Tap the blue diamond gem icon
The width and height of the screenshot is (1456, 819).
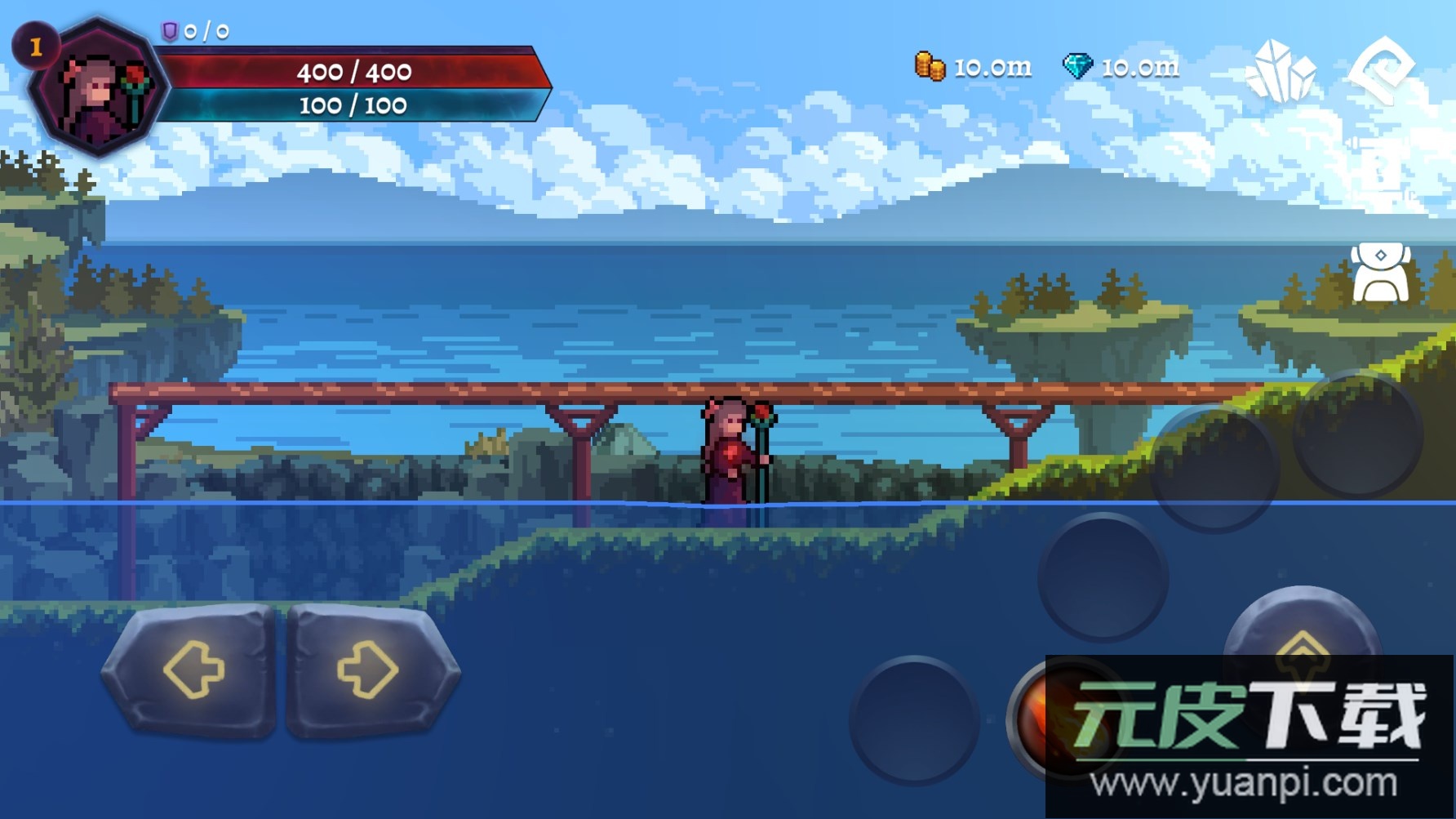pos(1077,66)
